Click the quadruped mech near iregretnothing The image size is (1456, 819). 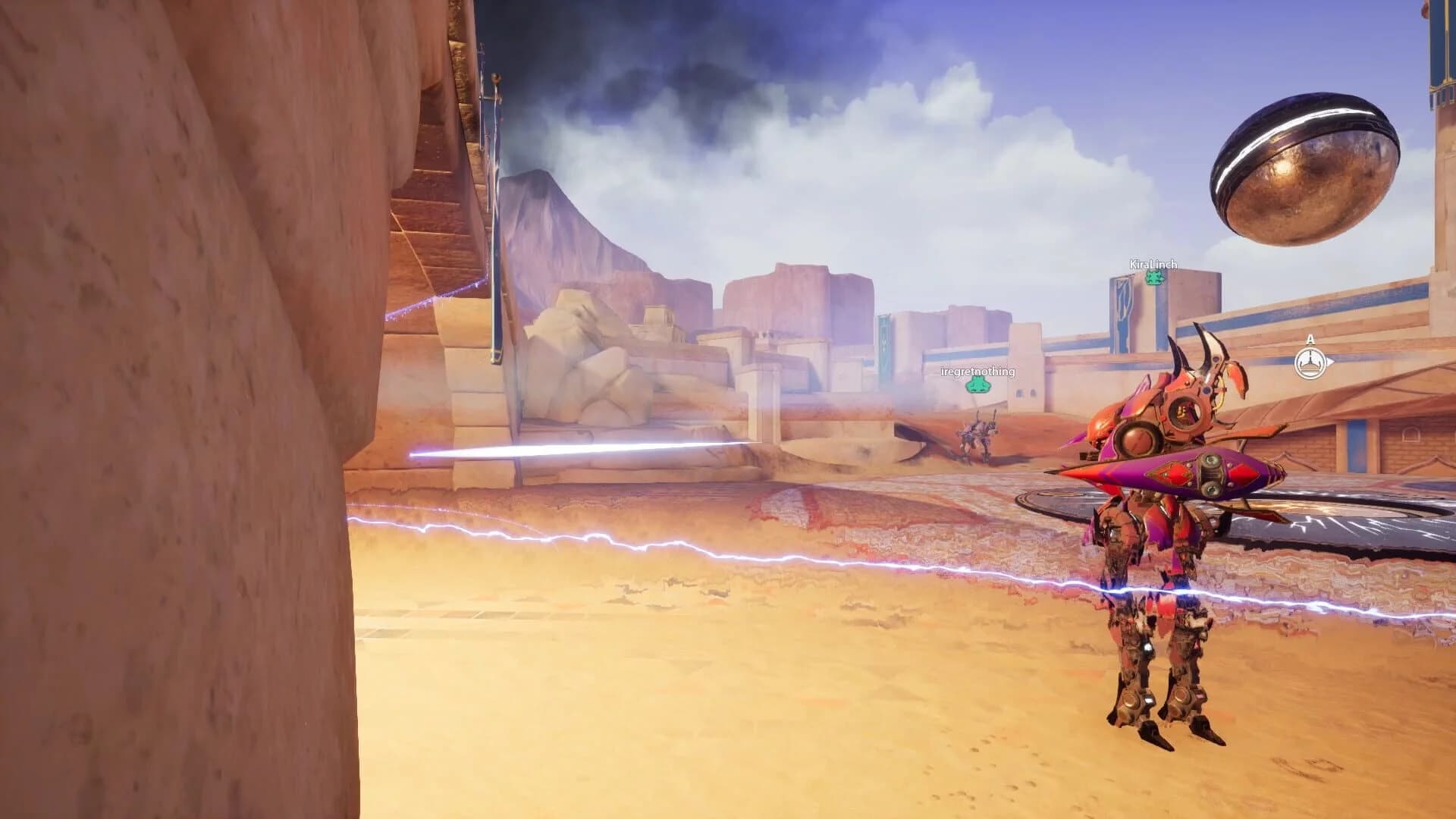tap(978, 432)
